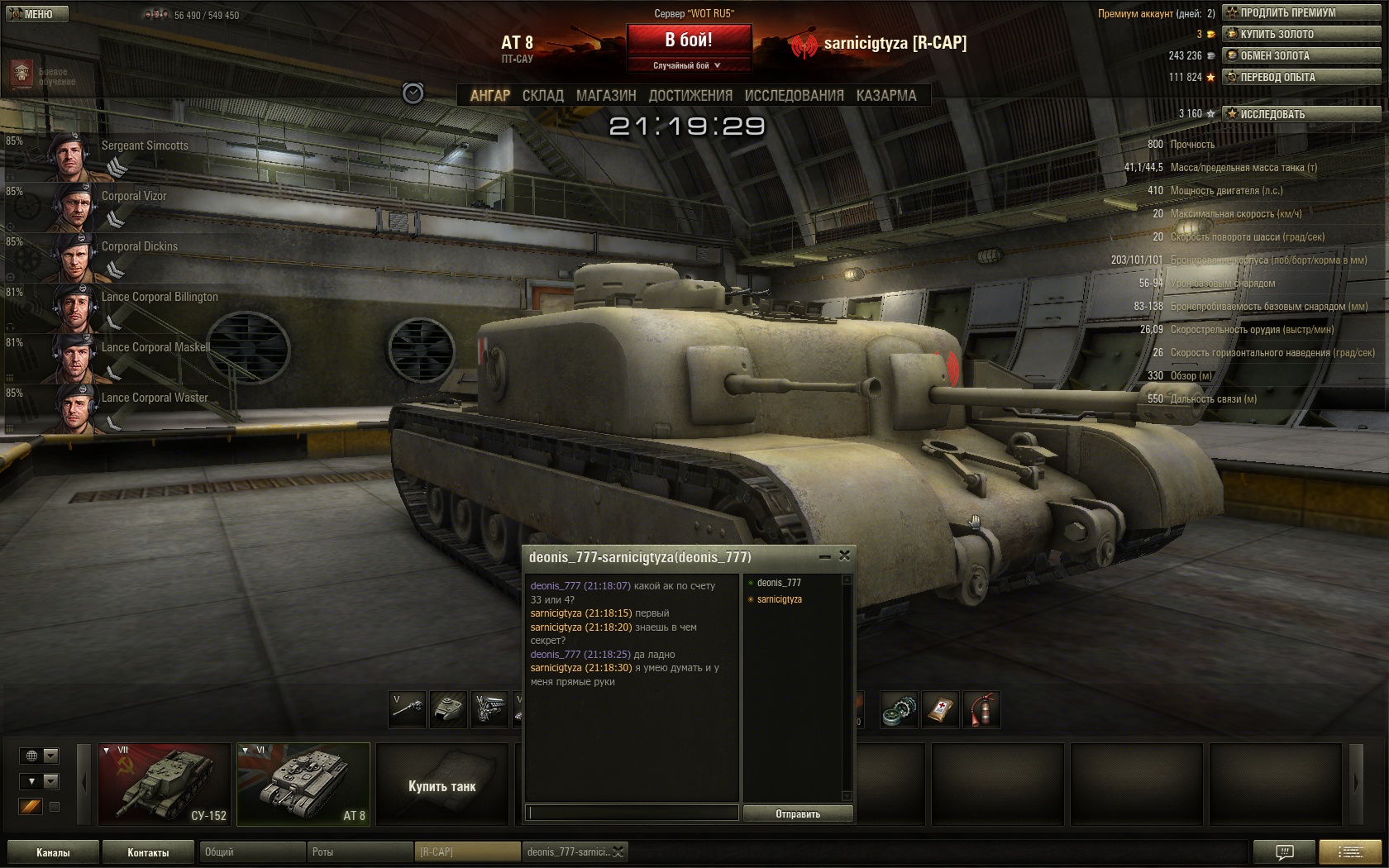The height and width of the screenshot is (868, 1389).
Task: Switch to the СКЛАД tab
Action: [542, 96]
